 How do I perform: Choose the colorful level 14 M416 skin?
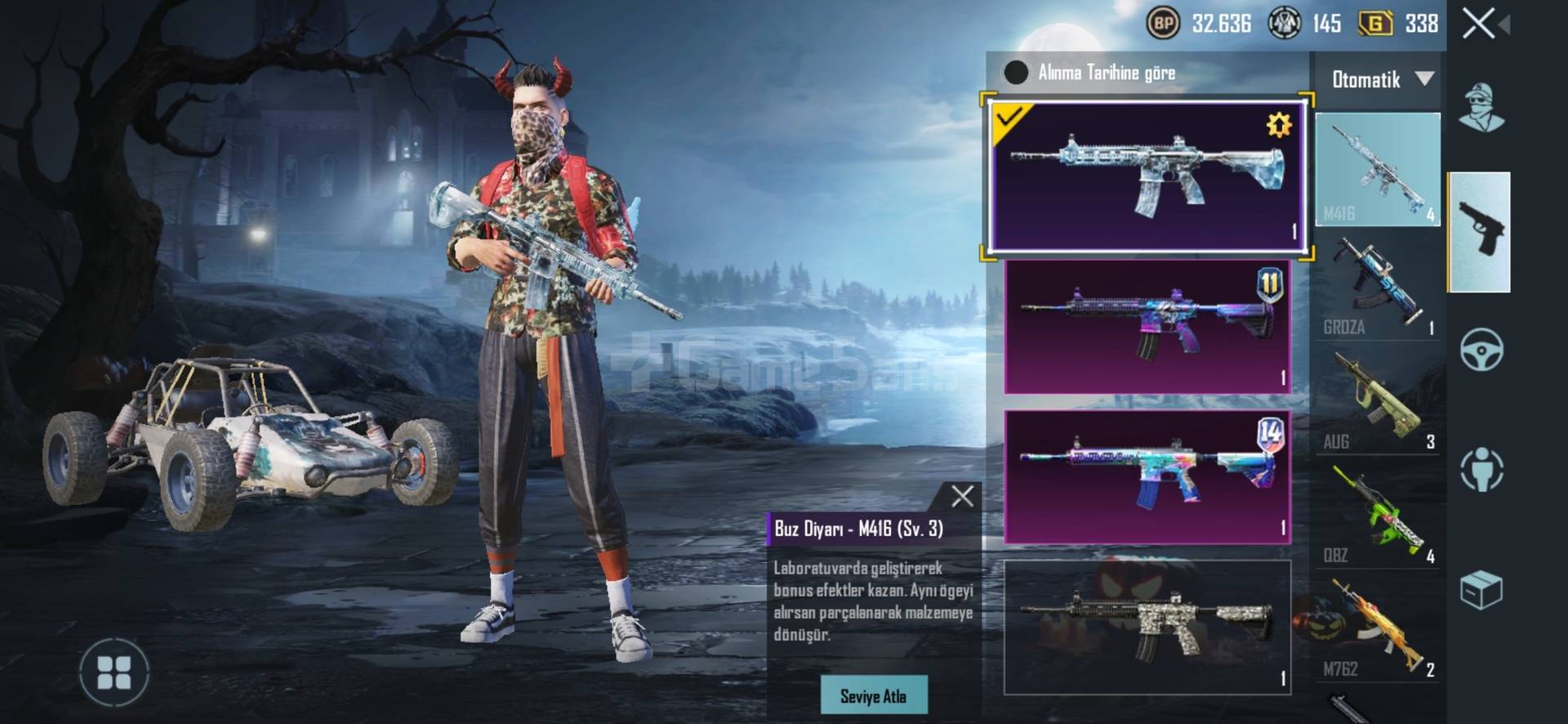click(x=1147, y=476)
